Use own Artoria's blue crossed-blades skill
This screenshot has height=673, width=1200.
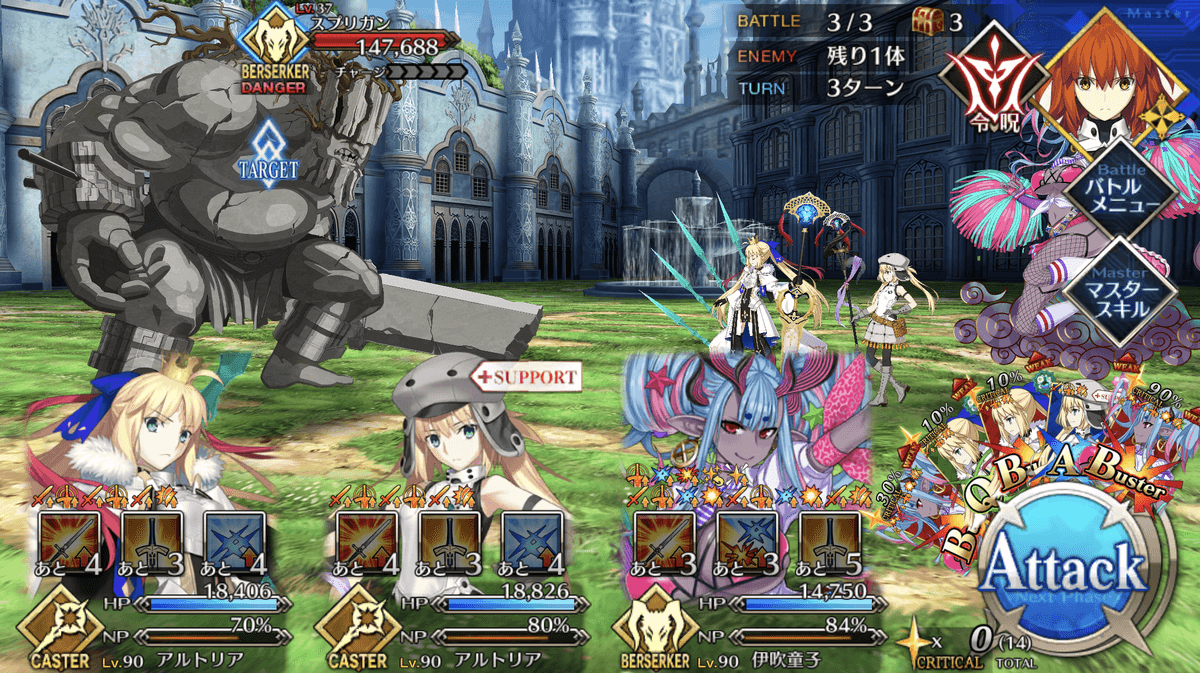tap(234, 543)
